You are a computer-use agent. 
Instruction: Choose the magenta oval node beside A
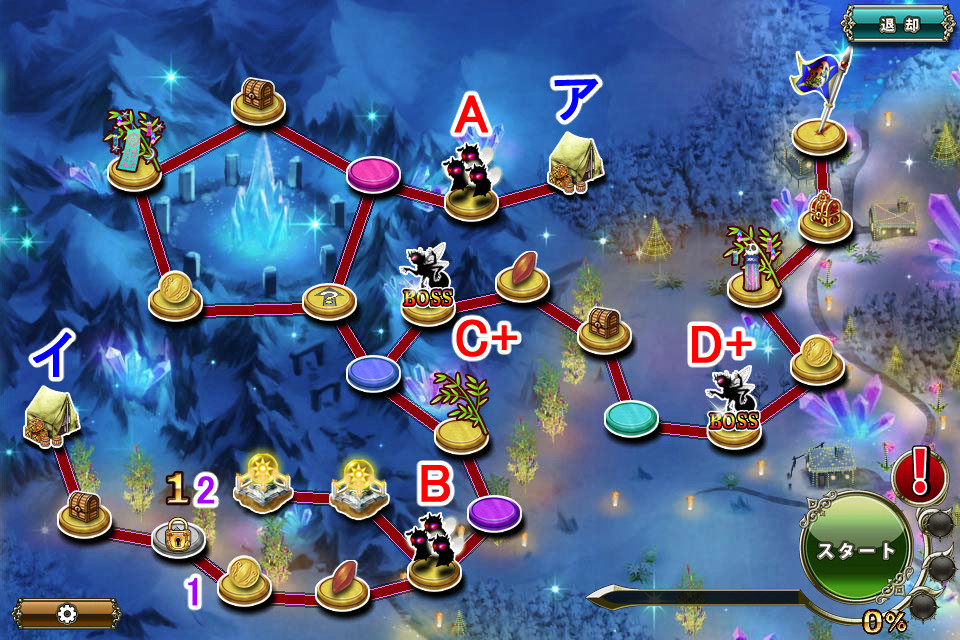[373, 174]
